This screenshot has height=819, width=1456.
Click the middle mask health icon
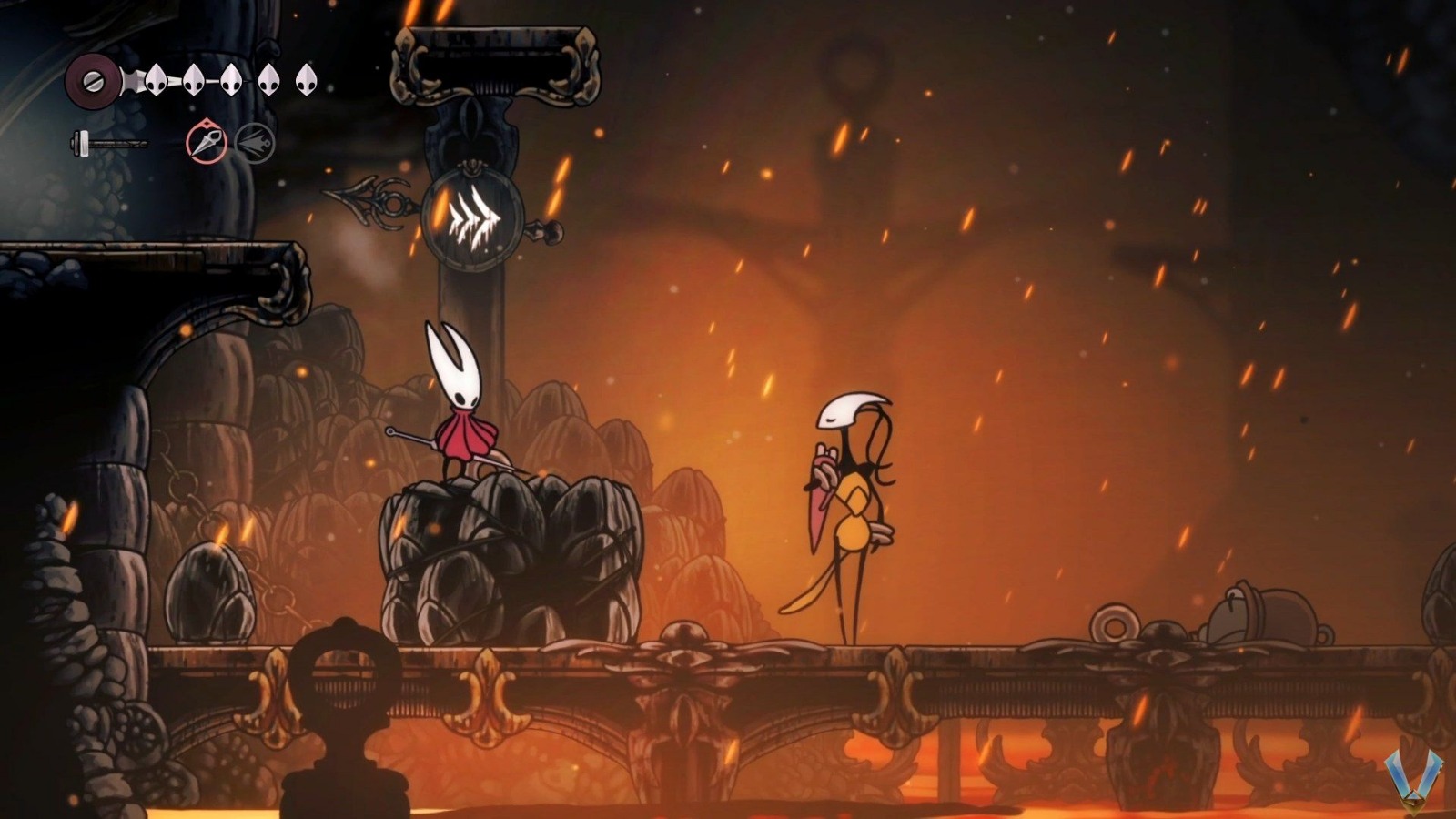coord(233,79)
